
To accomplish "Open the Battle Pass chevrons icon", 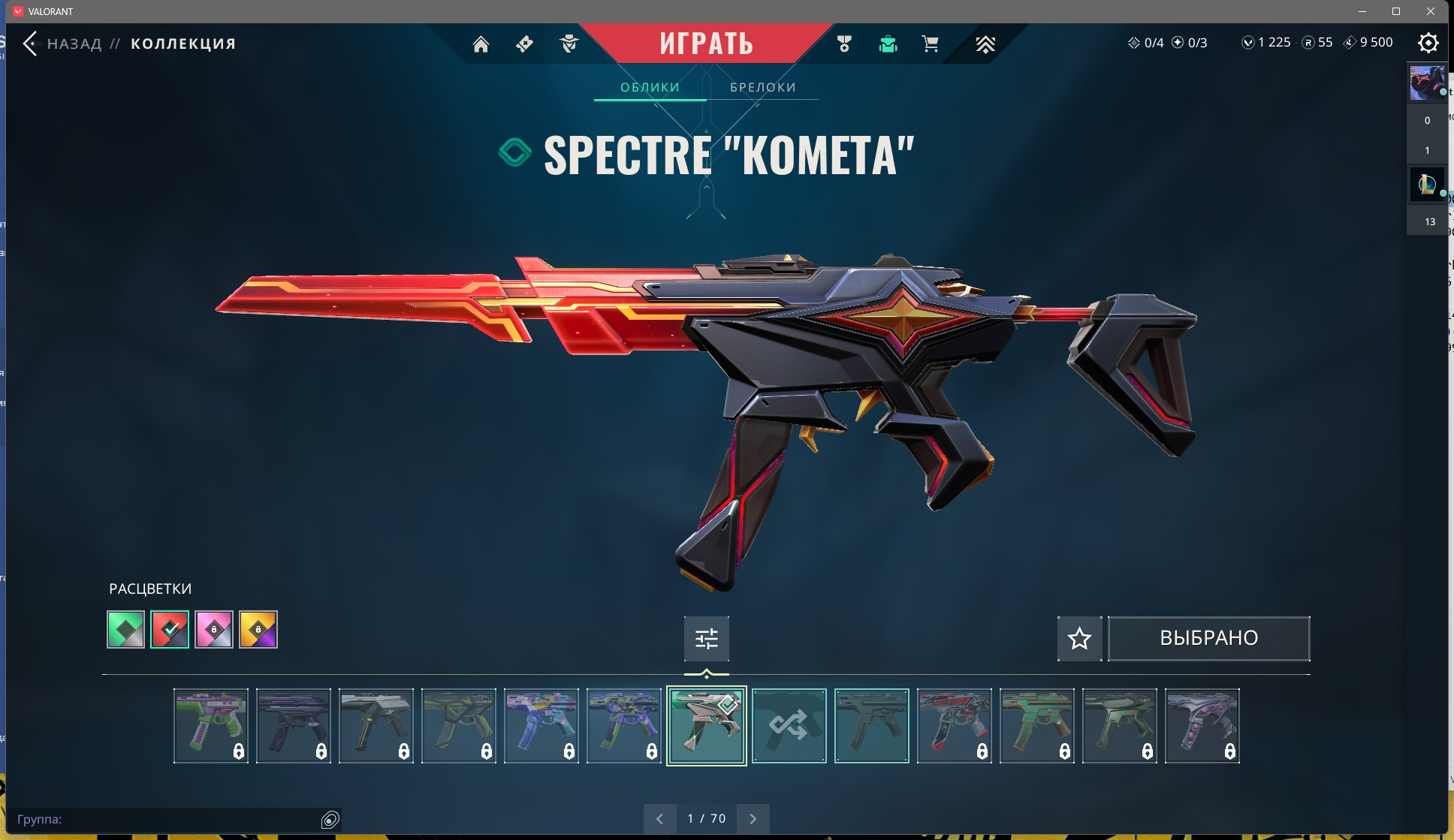I will pyautogui.click(x=985, y=44).
